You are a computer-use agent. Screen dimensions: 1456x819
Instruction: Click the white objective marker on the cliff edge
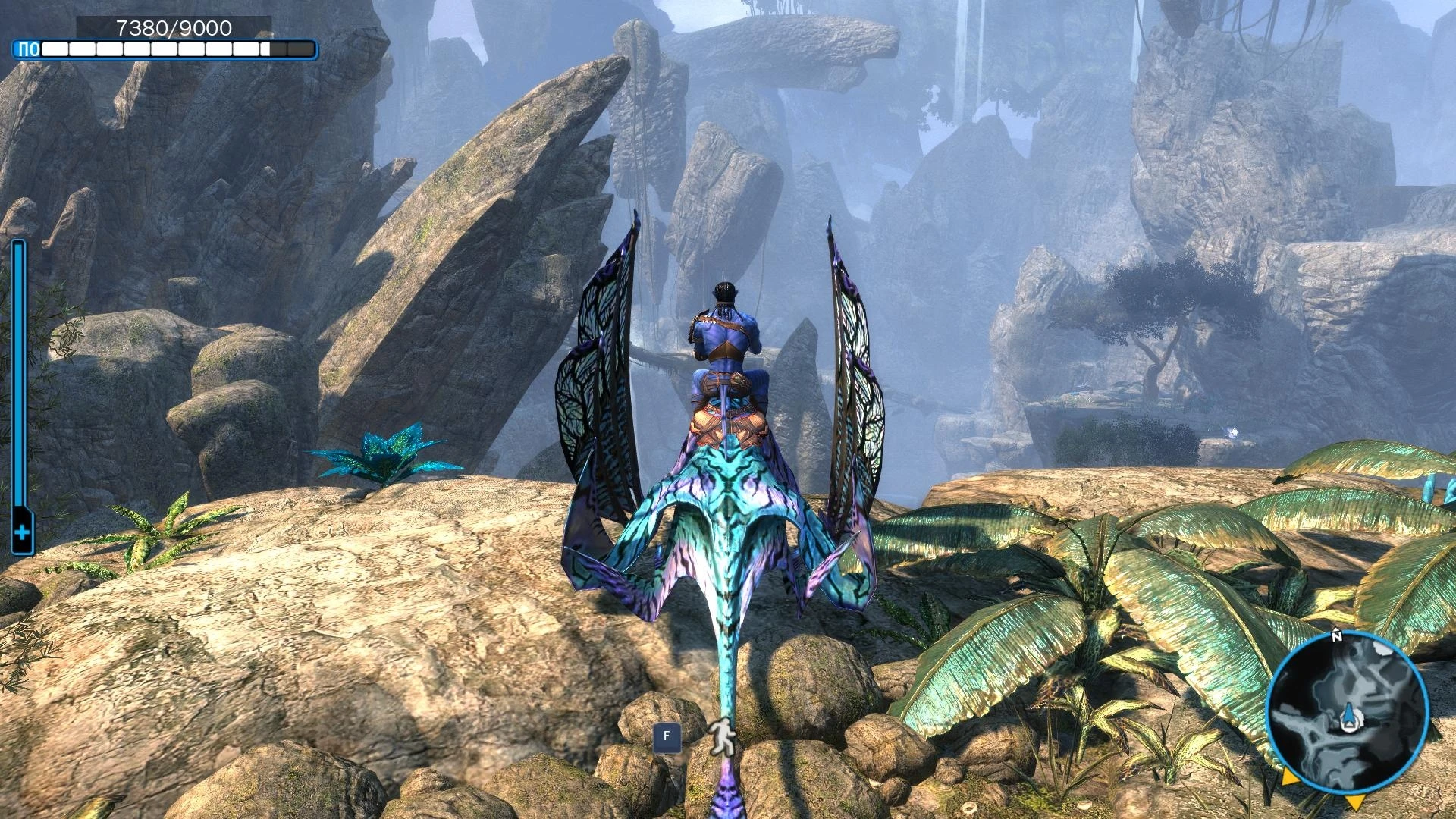1233,432
